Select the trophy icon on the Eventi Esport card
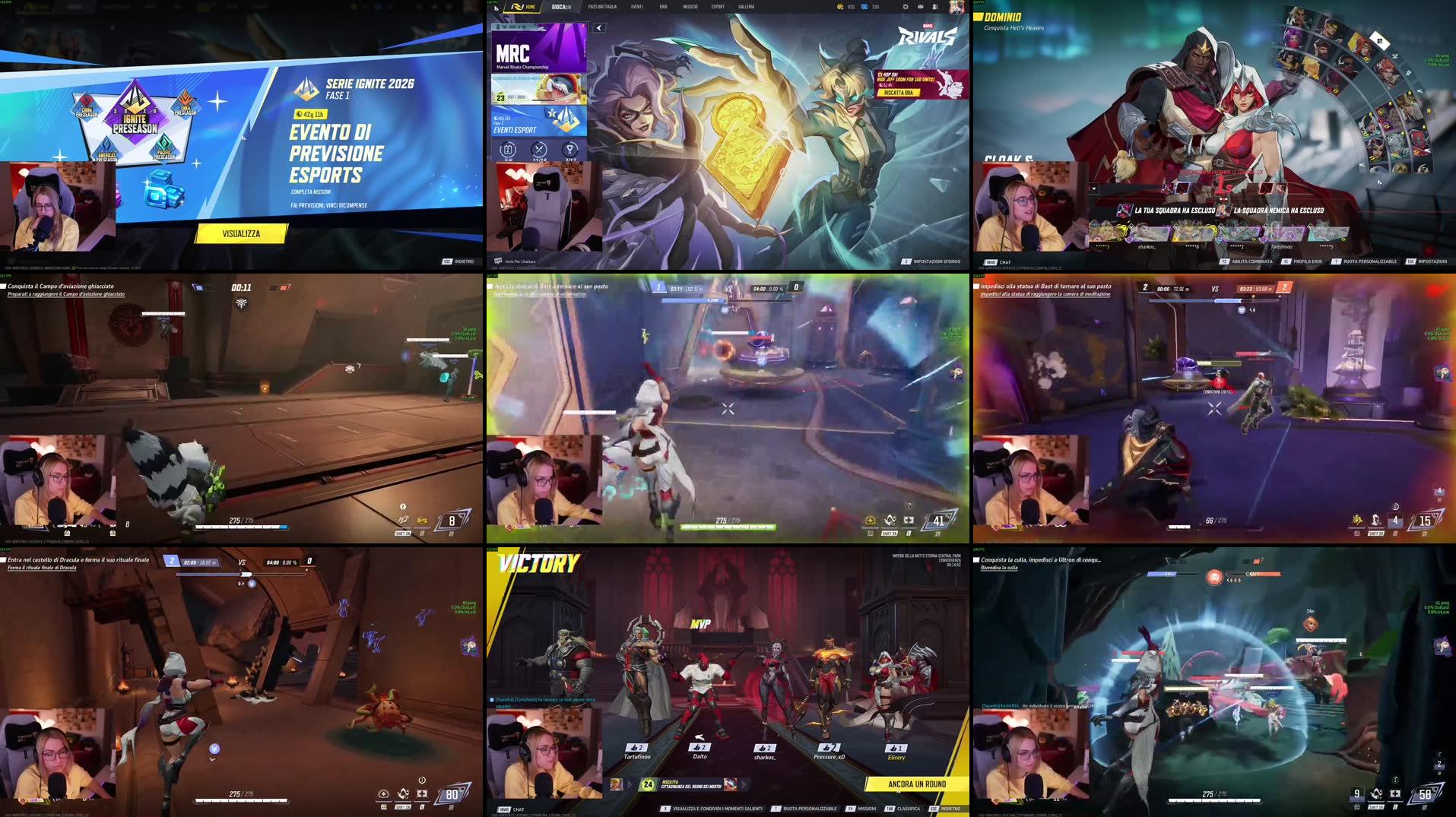This screenshot has width=1456, height=817. click(570, 149)
